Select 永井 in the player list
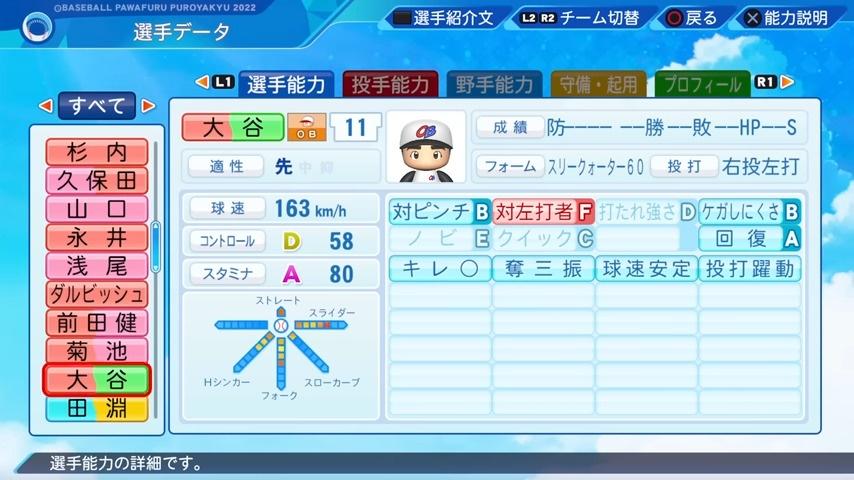Image resolution: width=854 pixels, height=480 pixels. (97, 238)
